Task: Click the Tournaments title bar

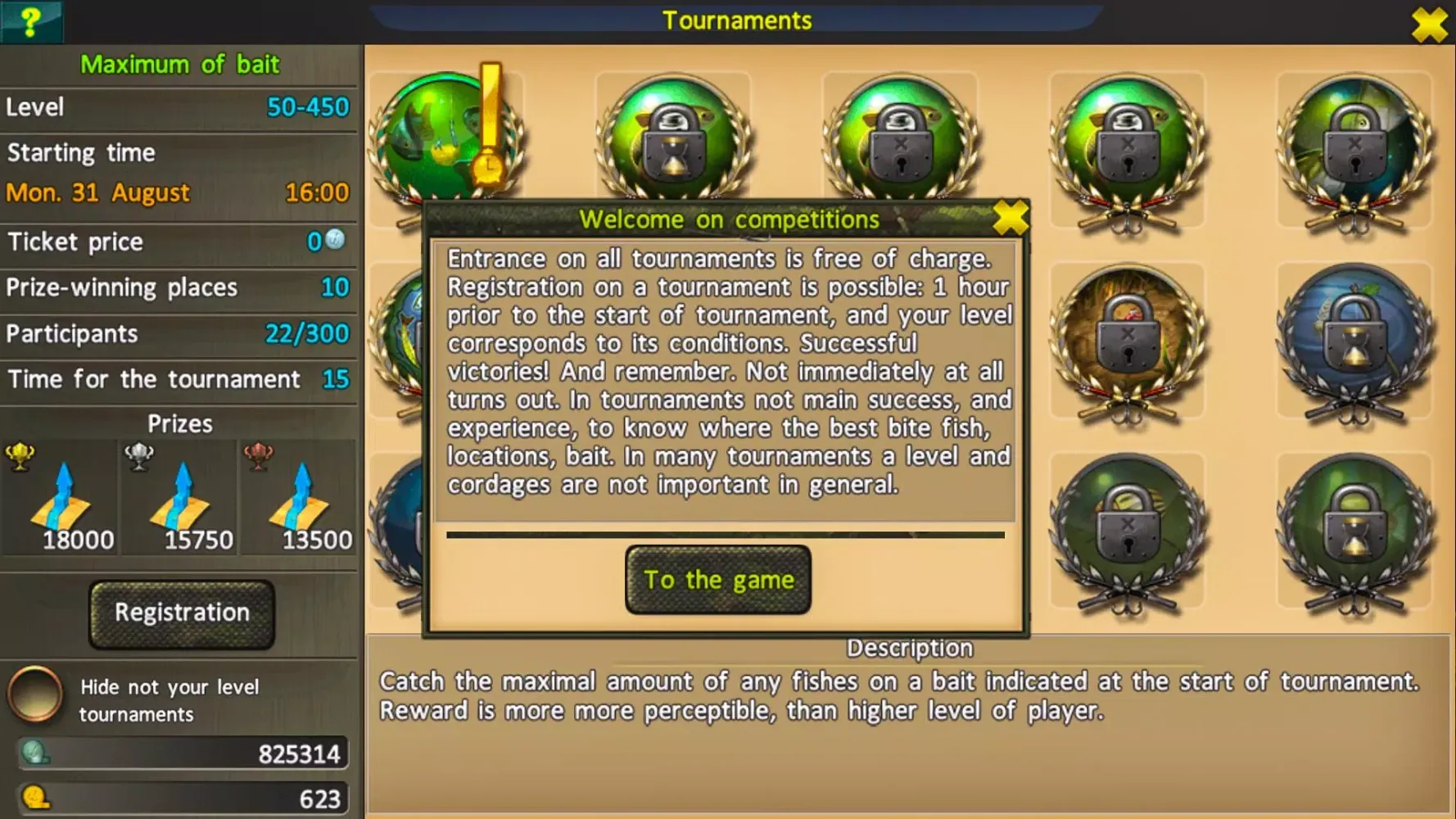Action: [x=735, y=20]
